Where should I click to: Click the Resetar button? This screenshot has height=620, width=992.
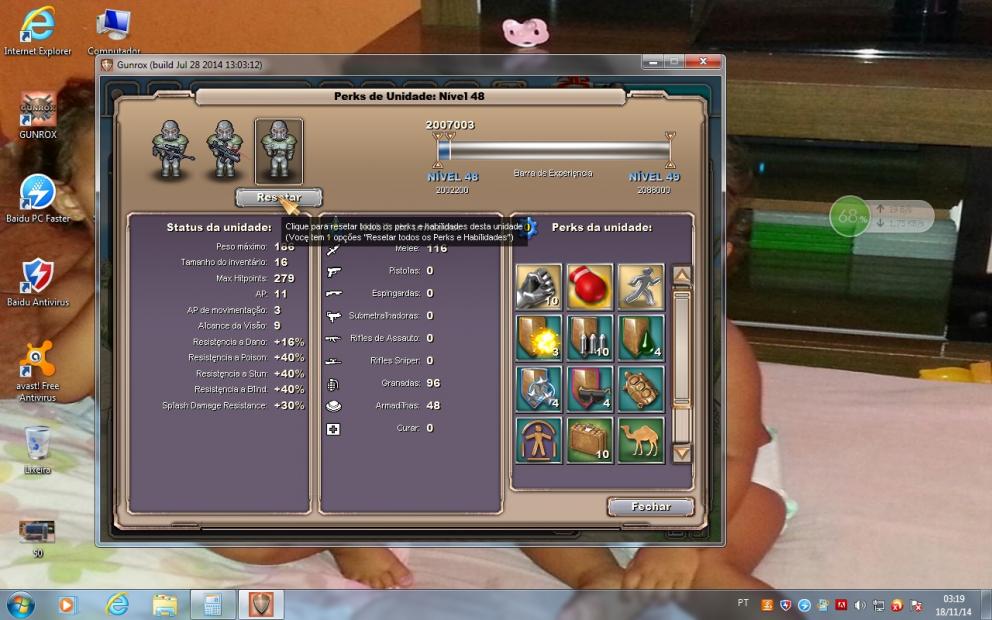(279, 197)
